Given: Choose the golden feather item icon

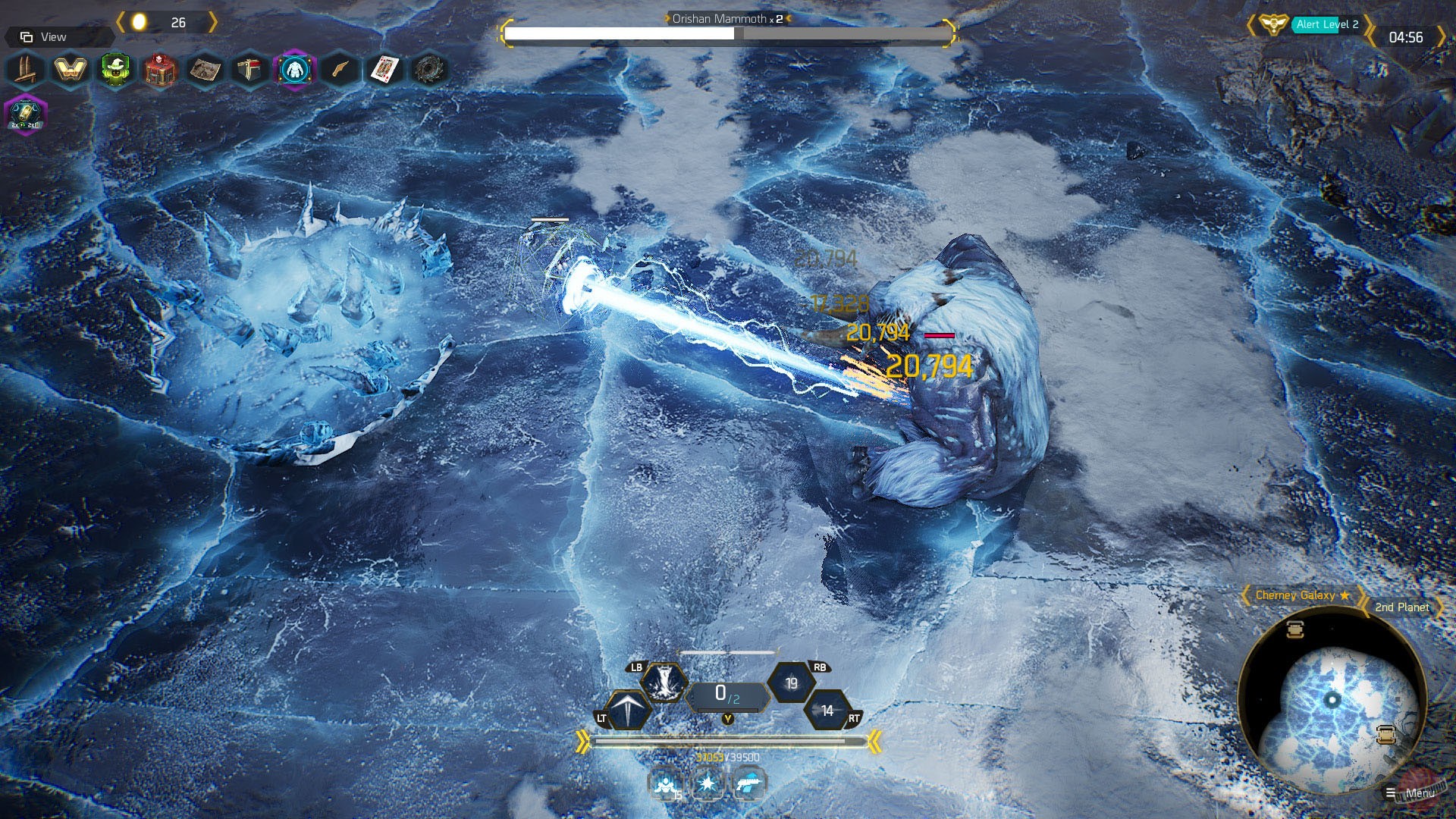Looking at the screenshot, I should click(340, 71).
